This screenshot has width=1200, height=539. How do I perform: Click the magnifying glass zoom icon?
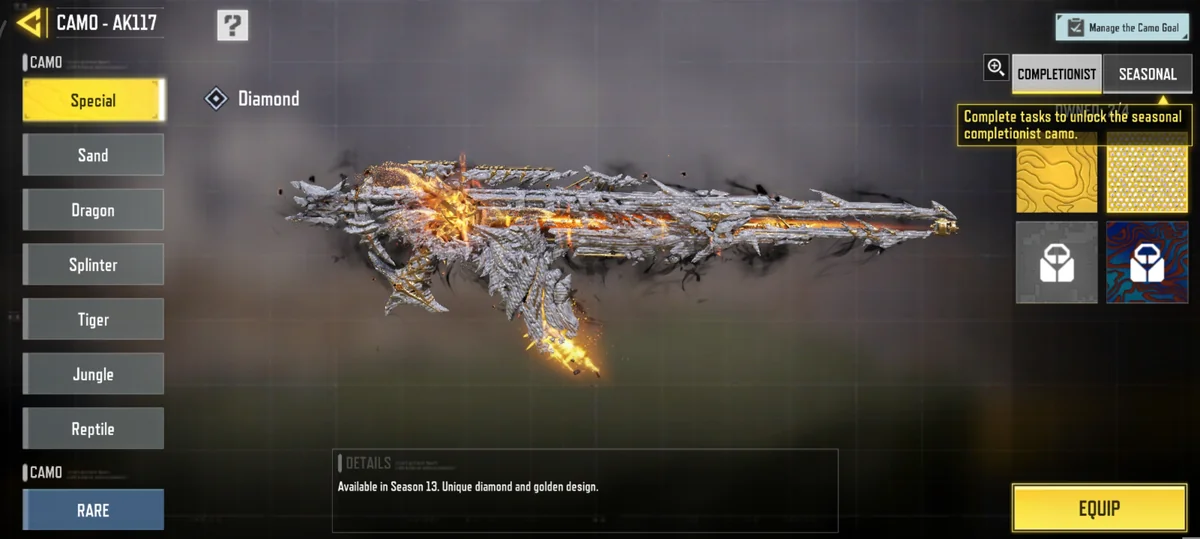pyautogui.click(x=996, y=68)
